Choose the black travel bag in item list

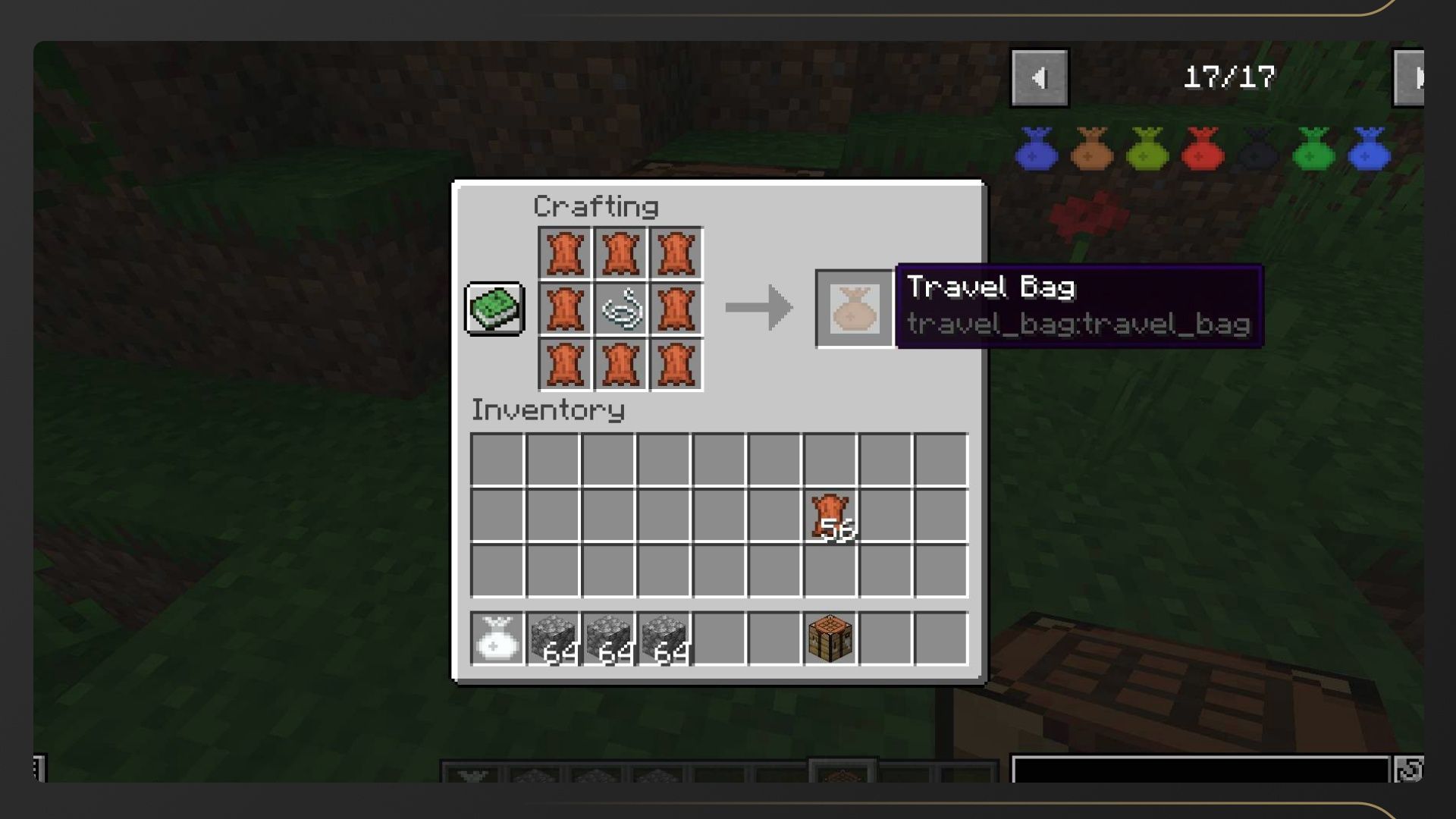(1258, 149)
